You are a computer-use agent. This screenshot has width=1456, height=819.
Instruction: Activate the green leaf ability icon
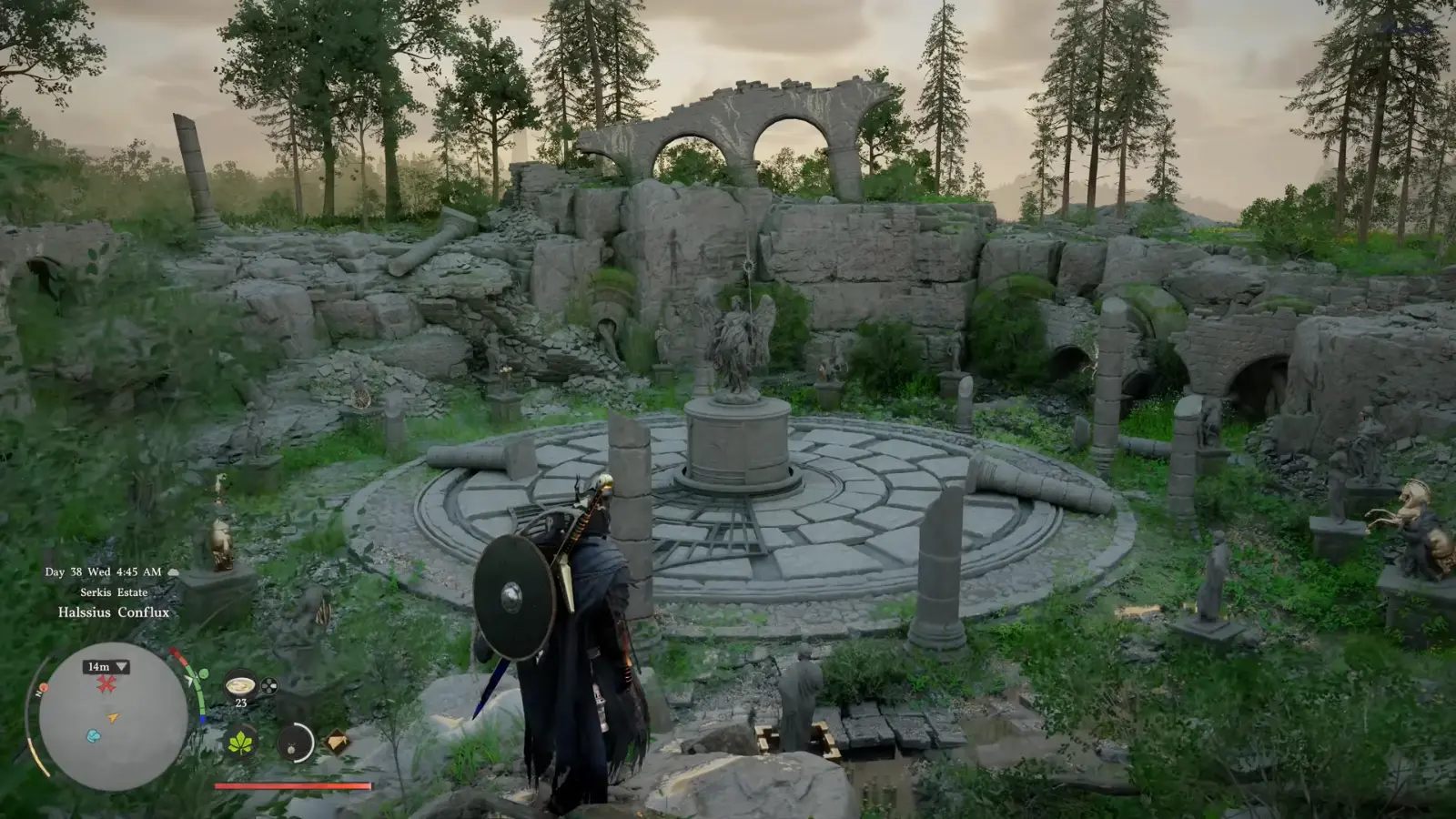(241, 743)
